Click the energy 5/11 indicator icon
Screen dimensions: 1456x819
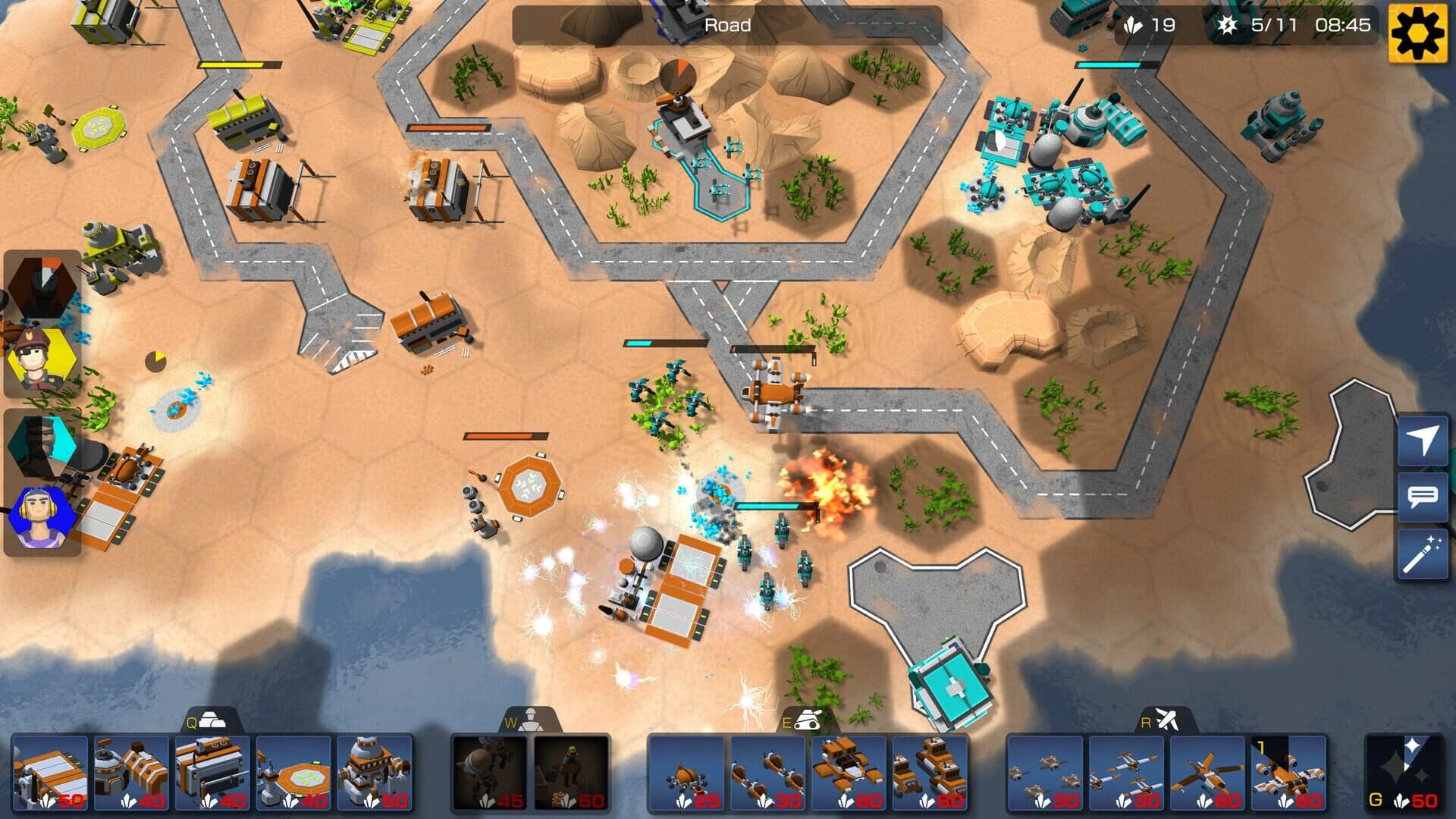1228,25
